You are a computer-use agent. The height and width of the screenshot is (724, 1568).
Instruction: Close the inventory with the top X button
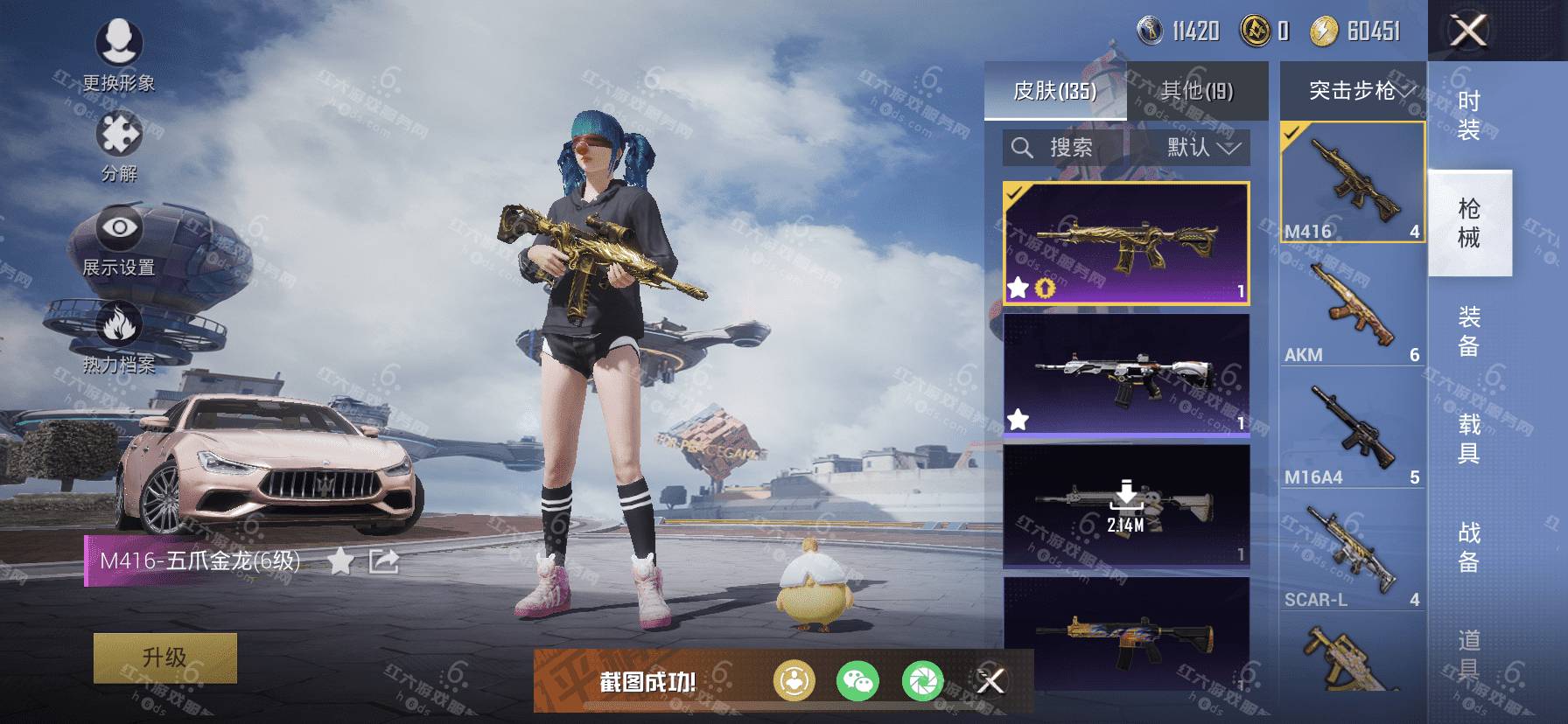point(1469,31)
